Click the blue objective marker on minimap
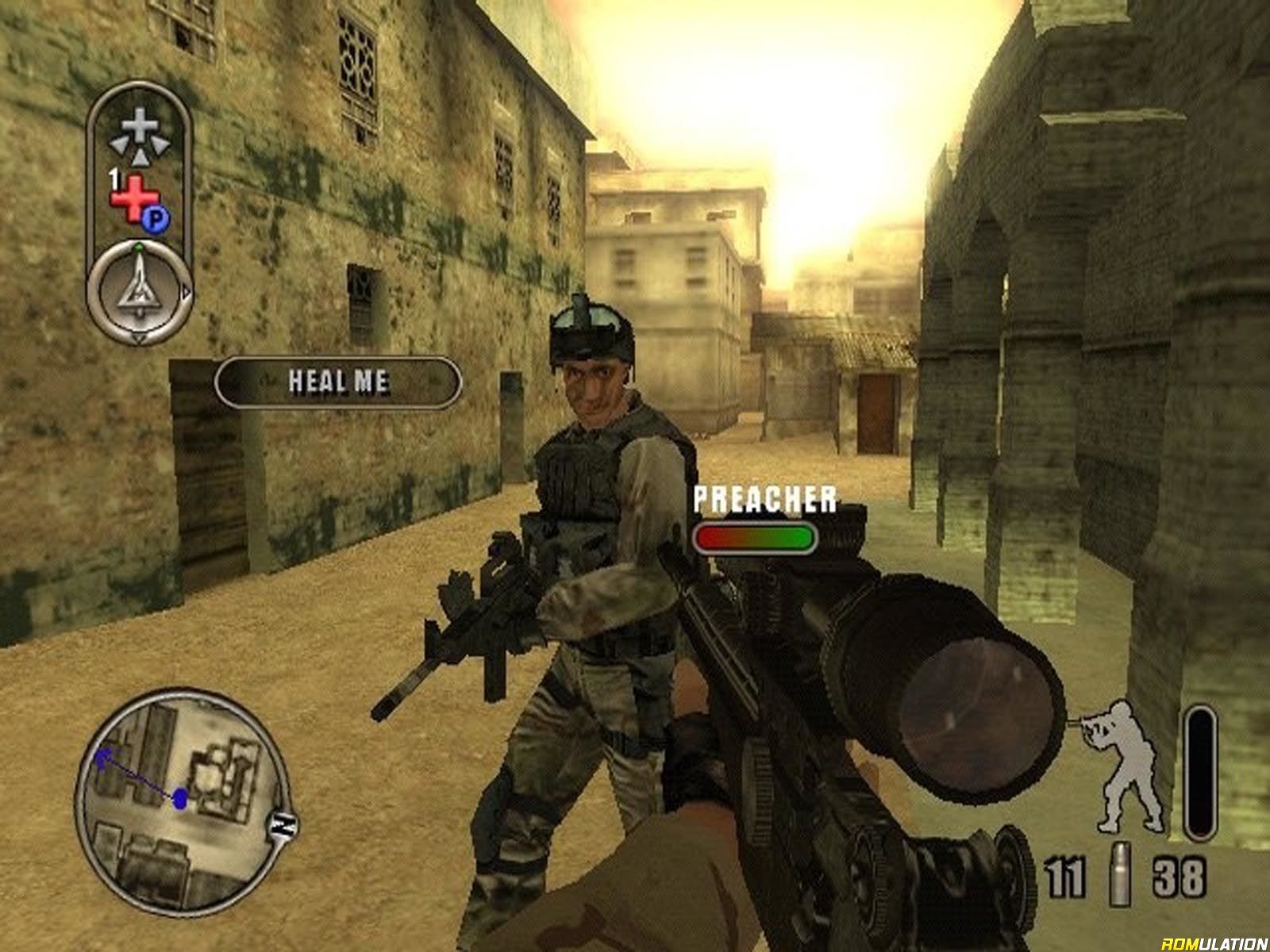Image resolution: width=1270 pixels, height=952 pixels. (x=180, y=798)
